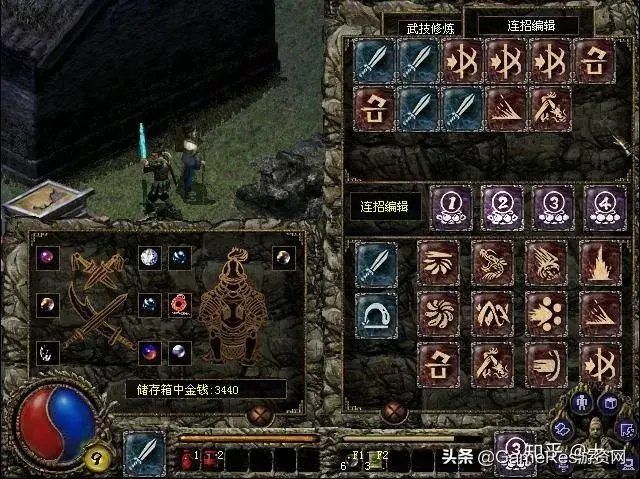Screen dimensions: 640x479
Task: Click the white crystal orb in storage
Action: tap(150, 257)
